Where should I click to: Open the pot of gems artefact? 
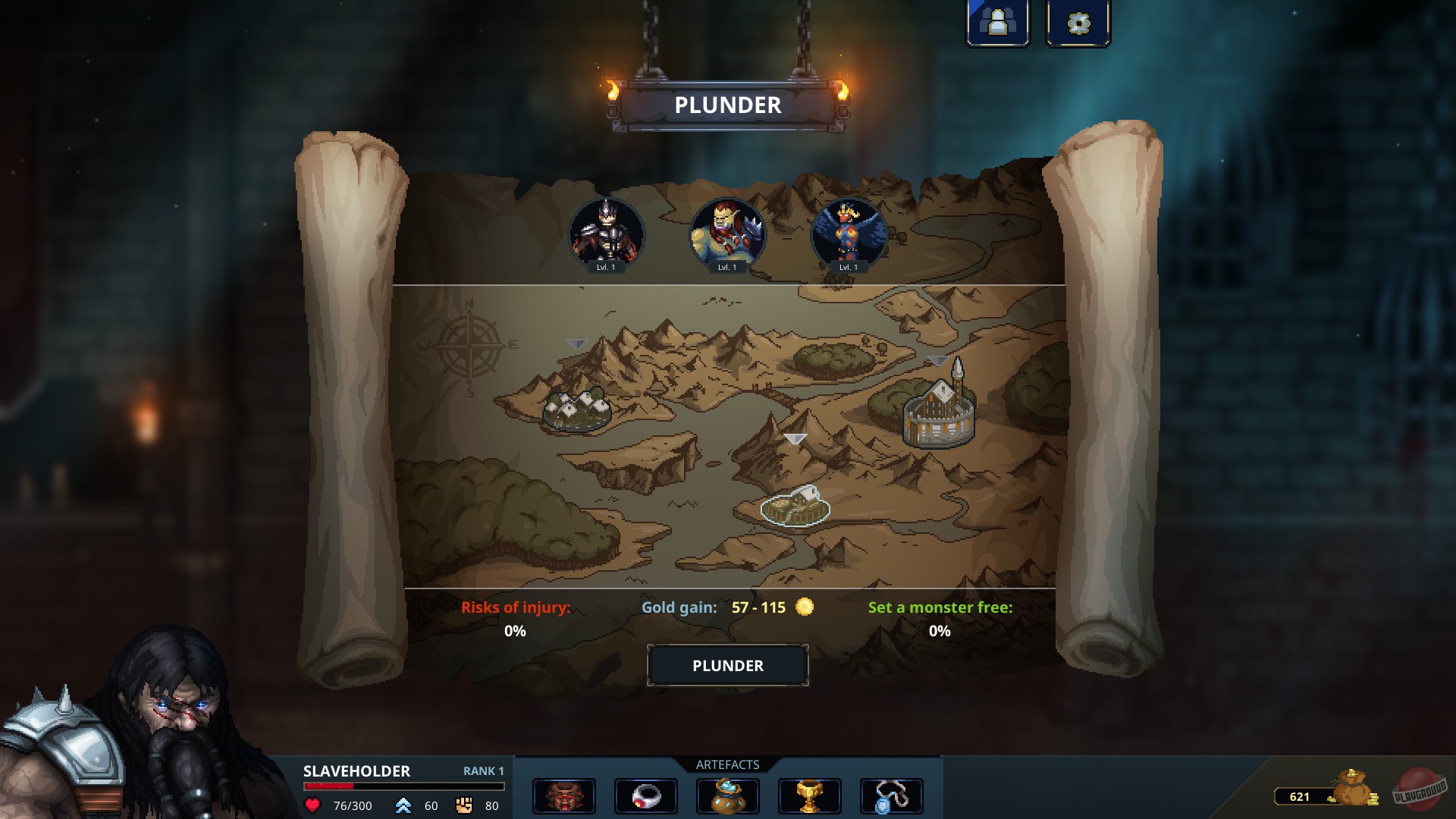pos(728,795)
